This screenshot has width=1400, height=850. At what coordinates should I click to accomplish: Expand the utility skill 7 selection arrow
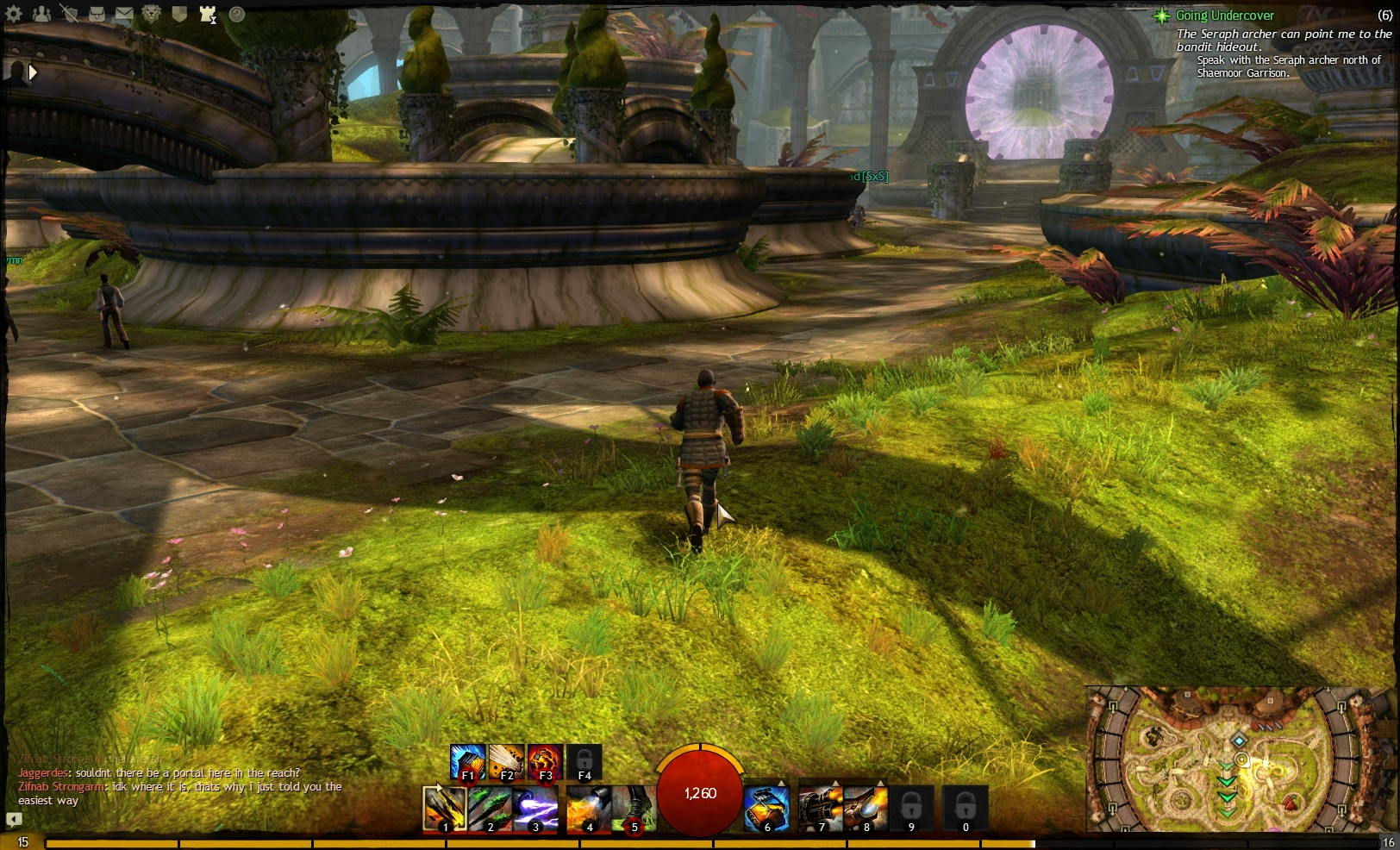[x=834, y=782]
